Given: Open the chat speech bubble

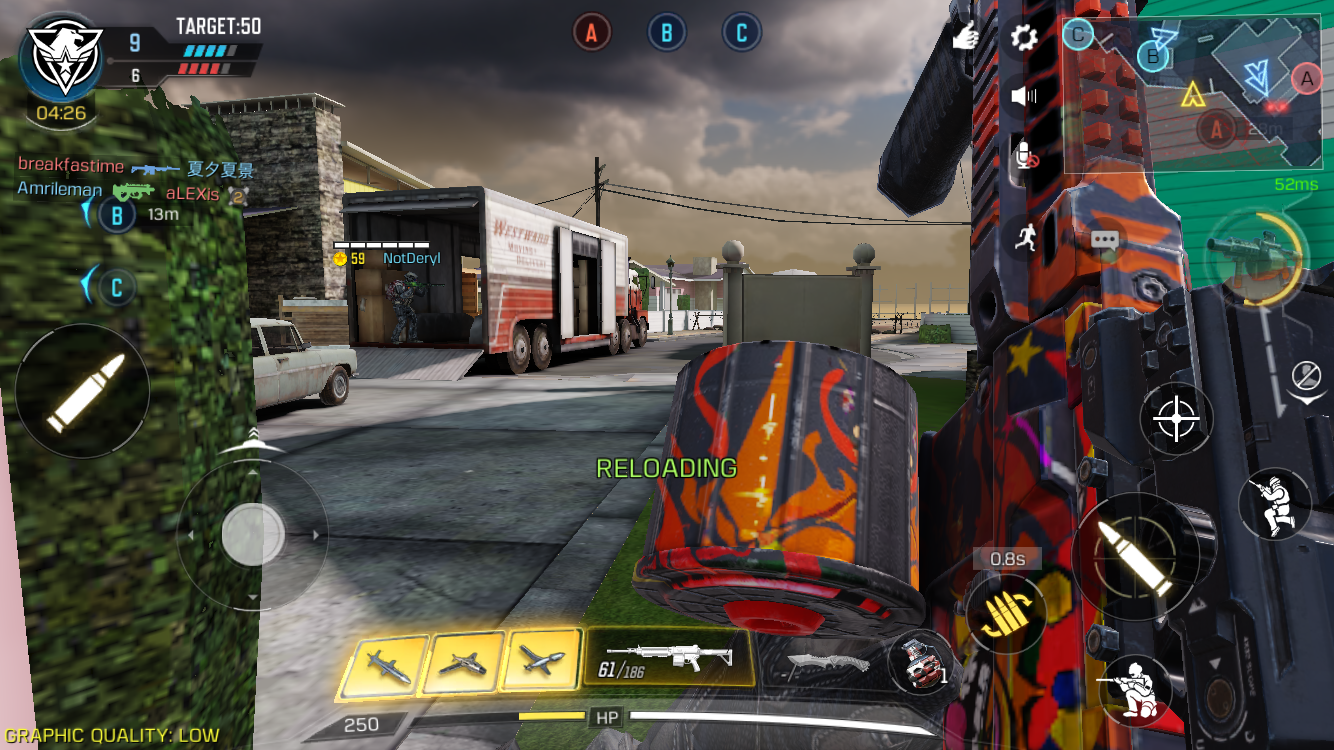Looking at the screenshot, I should (x=1104, y=241).
